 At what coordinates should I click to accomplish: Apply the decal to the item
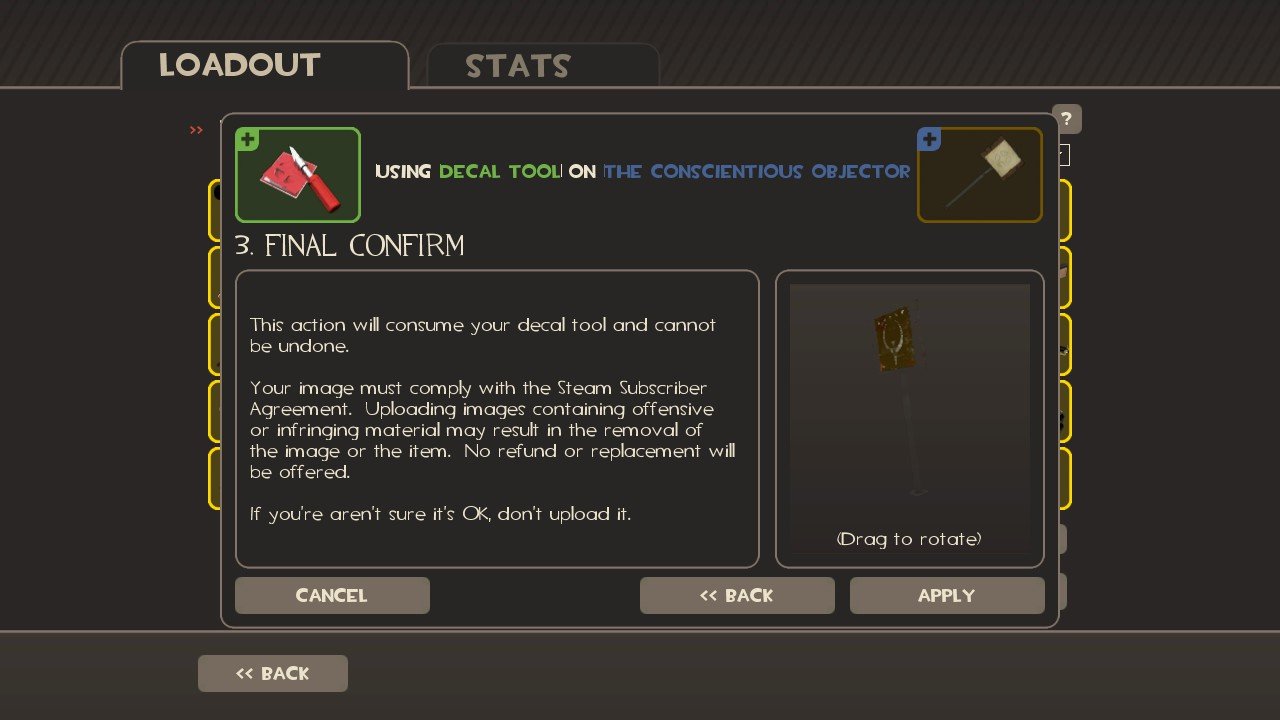[x=946, y=595]
